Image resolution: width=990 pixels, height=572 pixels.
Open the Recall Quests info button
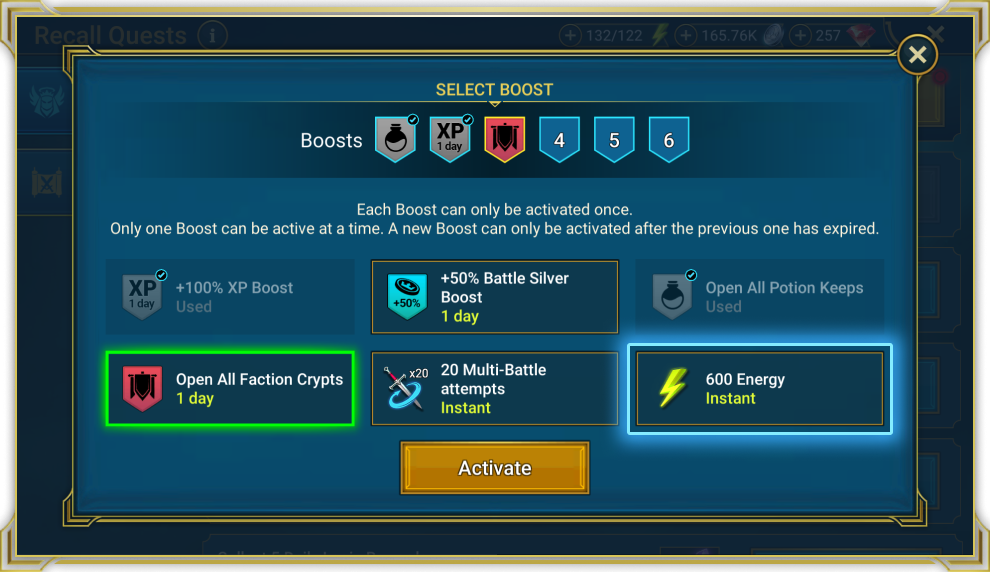212,37
